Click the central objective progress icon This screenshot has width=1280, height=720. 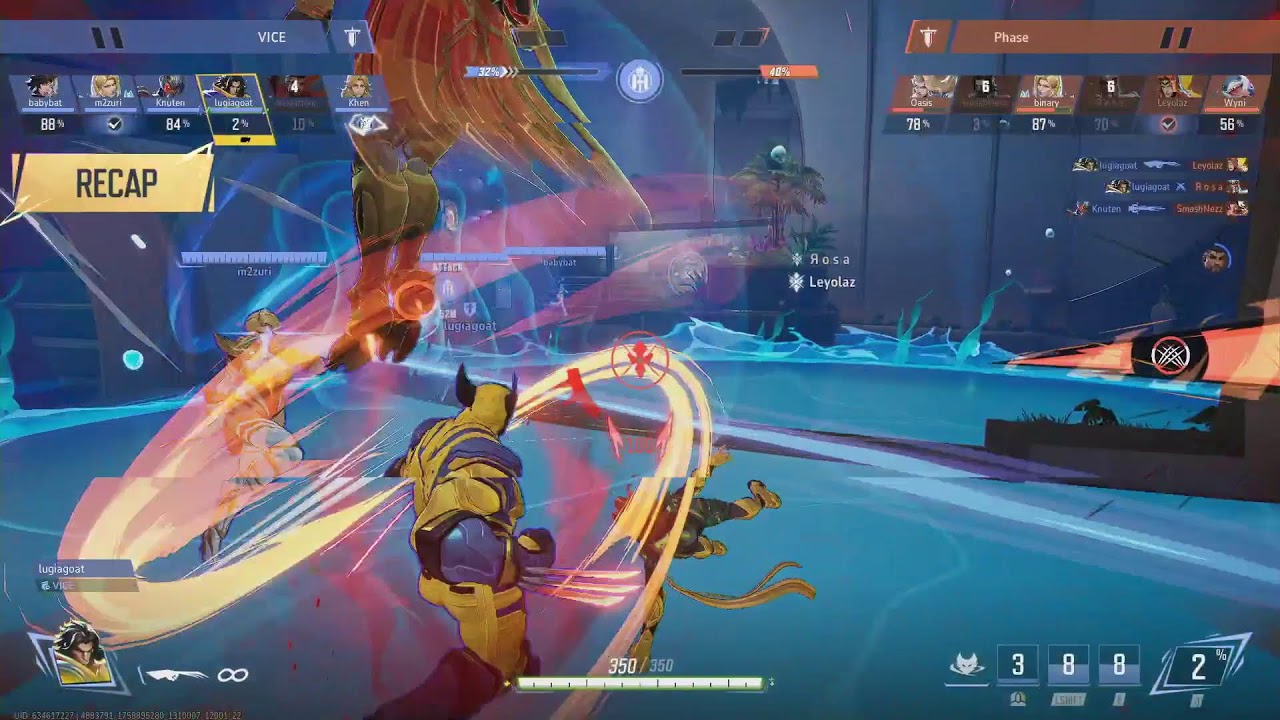pyautogui.click(x=640, y=80)
